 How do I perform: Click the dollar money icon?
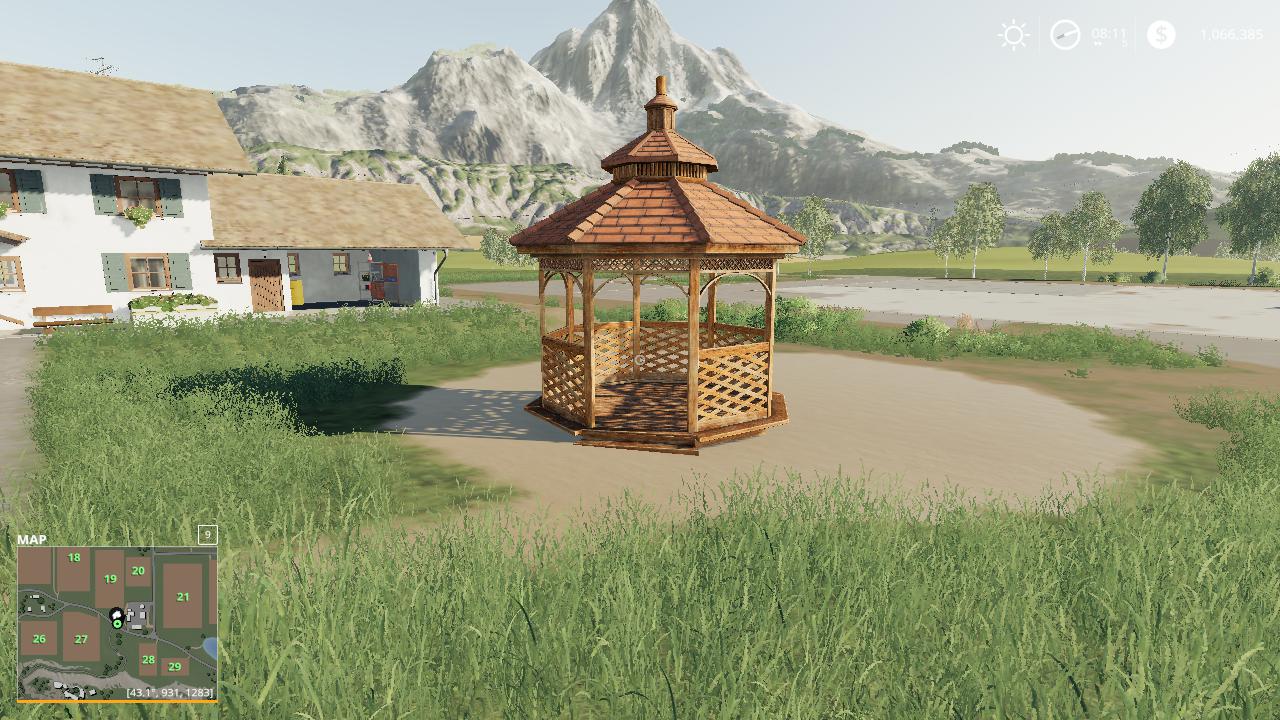[x=1161, y=35]
